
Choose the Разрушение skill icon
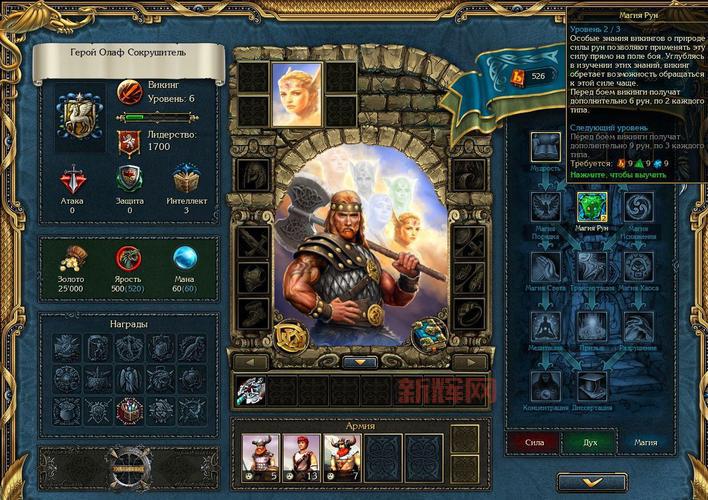[638, 325]
